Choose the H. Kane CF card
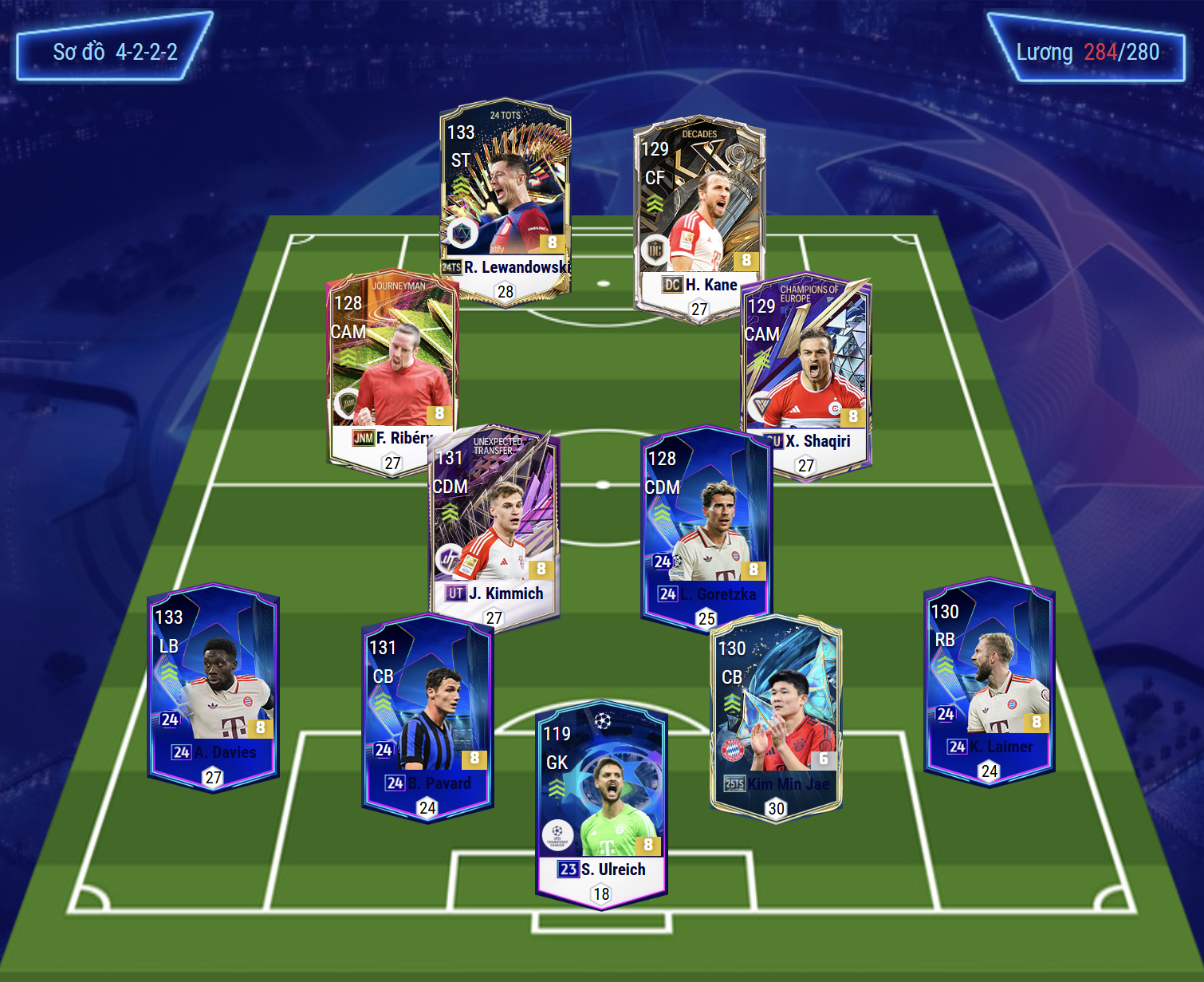Screen dimensions: 1204x982 (x=699, y=215)
